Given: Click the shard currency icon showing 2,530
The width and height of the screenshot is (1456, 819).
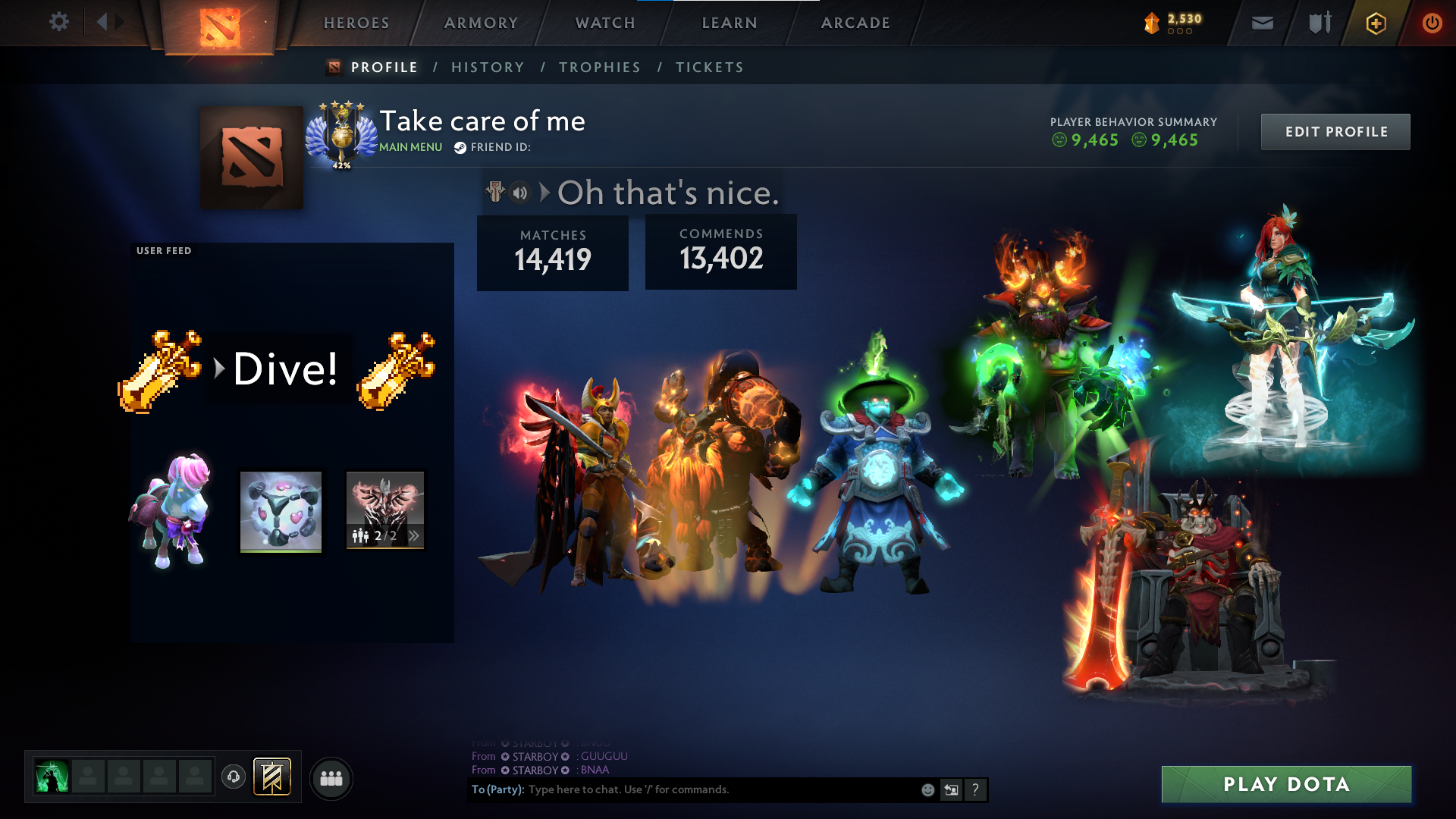Looking at the screenshot, I should click(x=1152, y=24).
